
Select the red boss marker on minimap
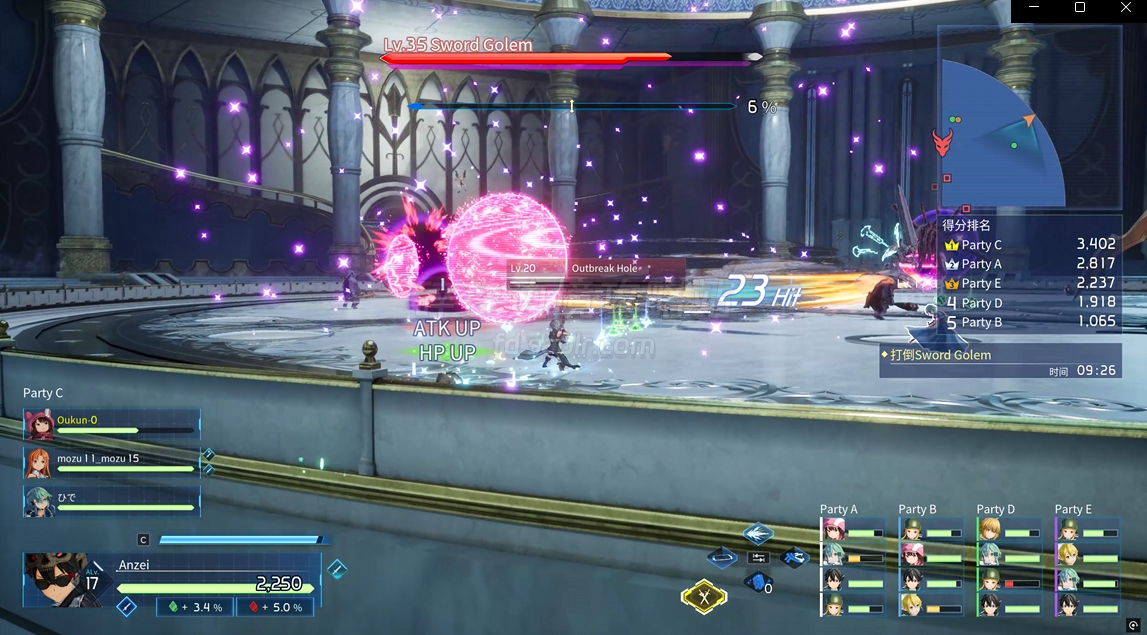pyautogui.click(x=942, y=143)
